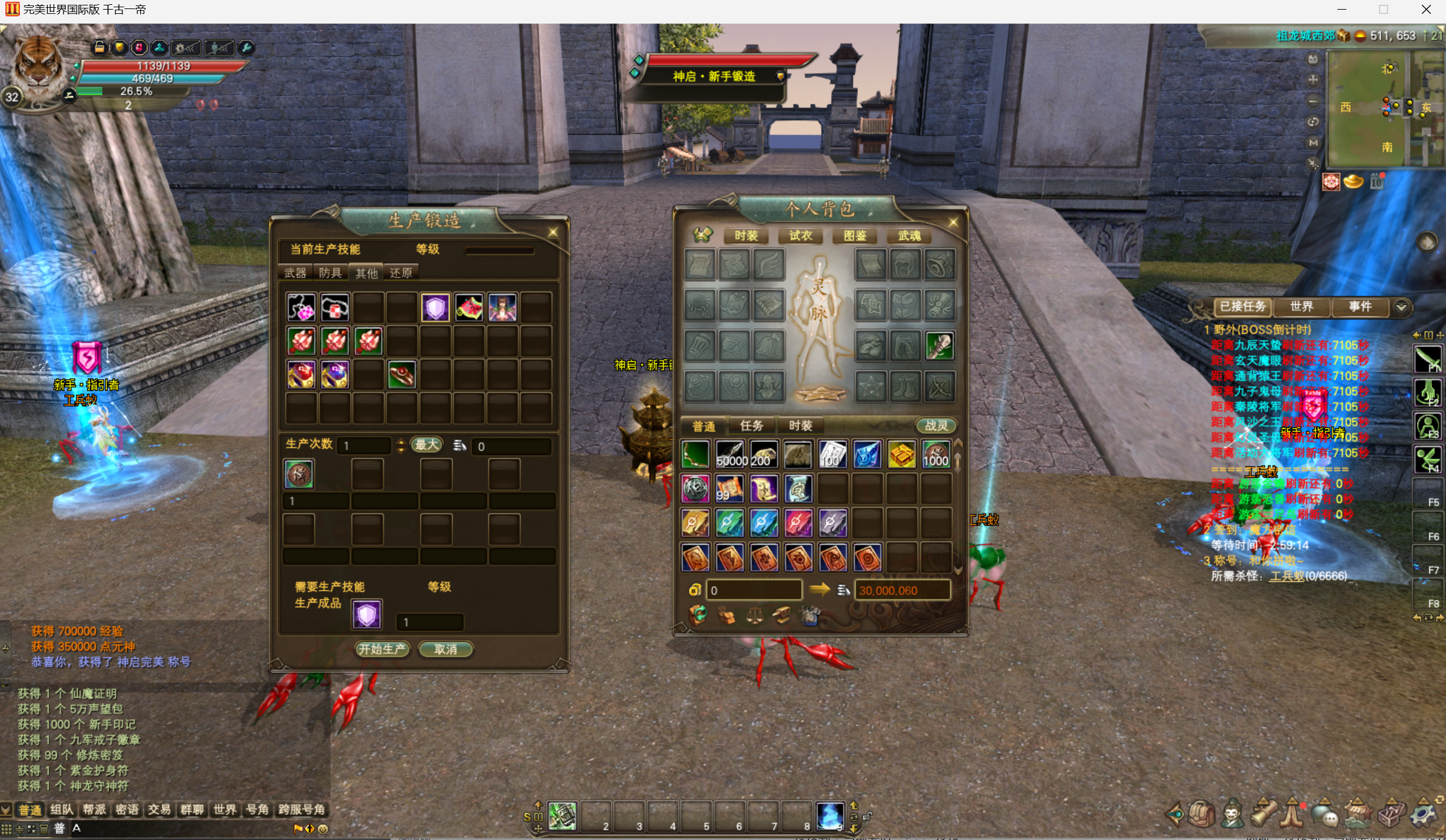The width and height of the screenshot is (1446, 840).
Task: Switch quest tracker to 世界 tab
Action: coord(1302,307)
